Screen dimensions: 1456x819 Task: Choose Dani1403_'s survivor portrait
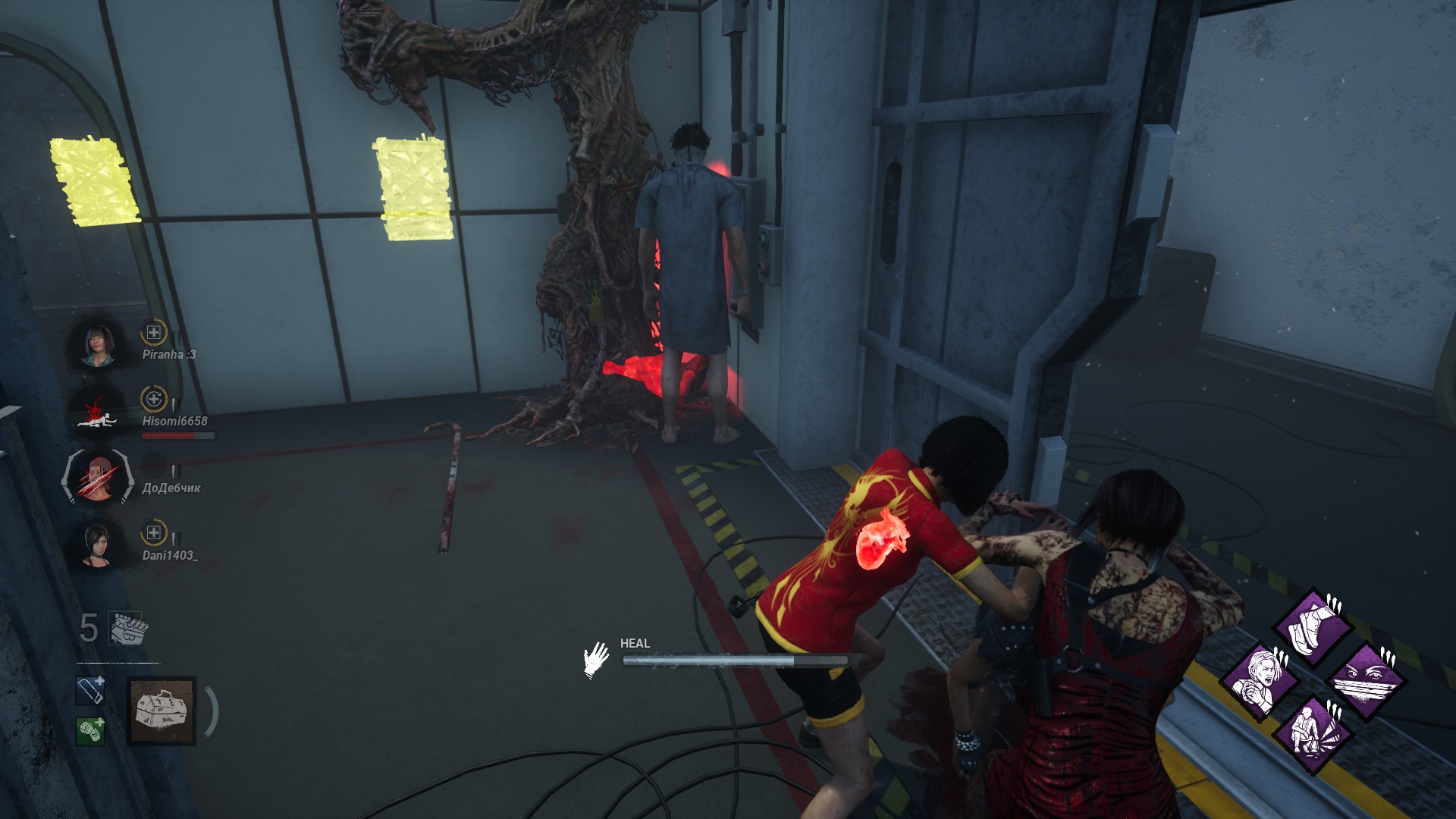[96, 544]
